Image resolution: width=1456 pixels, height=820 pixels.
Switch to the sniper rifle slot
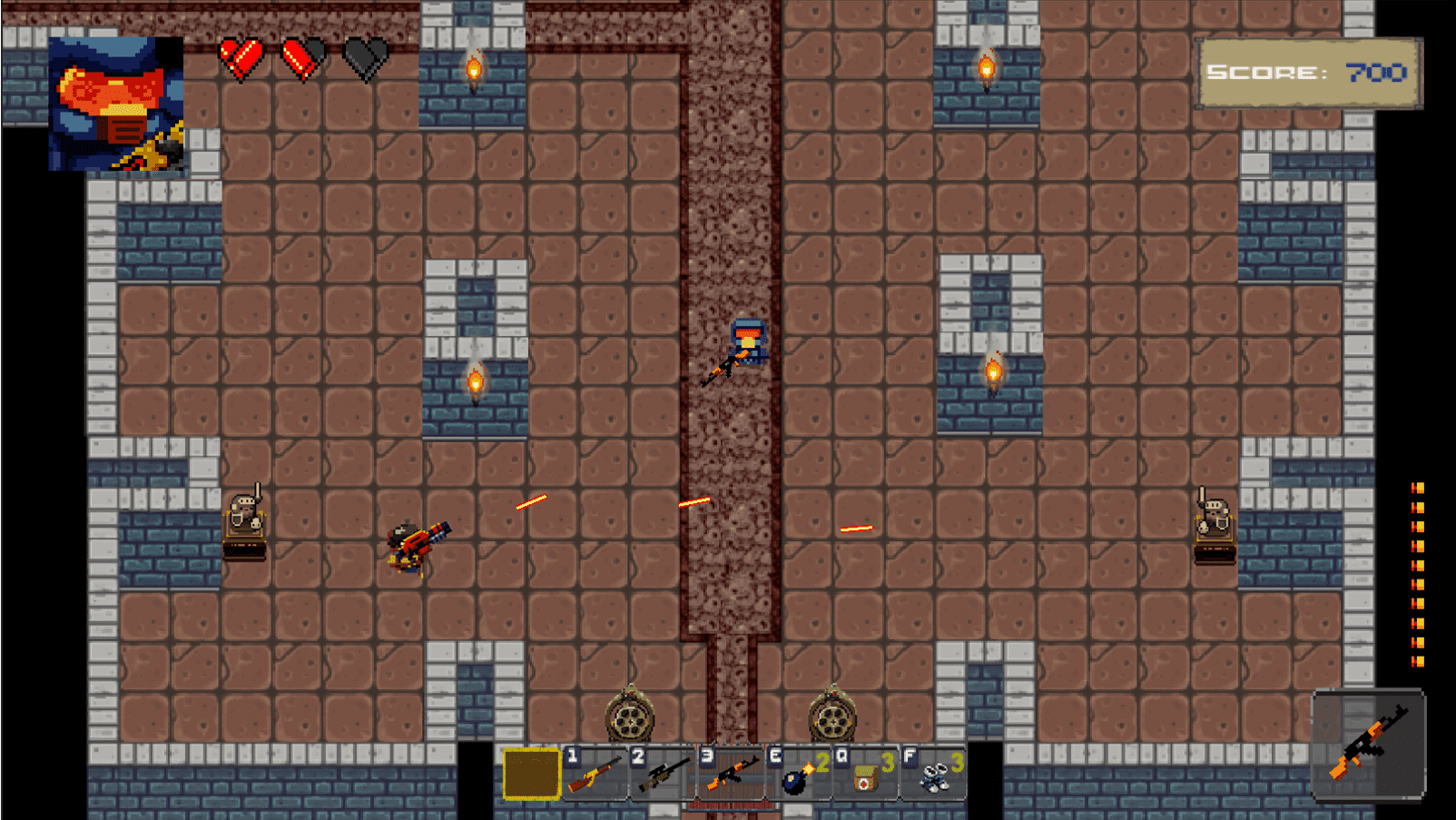(663, 774)
